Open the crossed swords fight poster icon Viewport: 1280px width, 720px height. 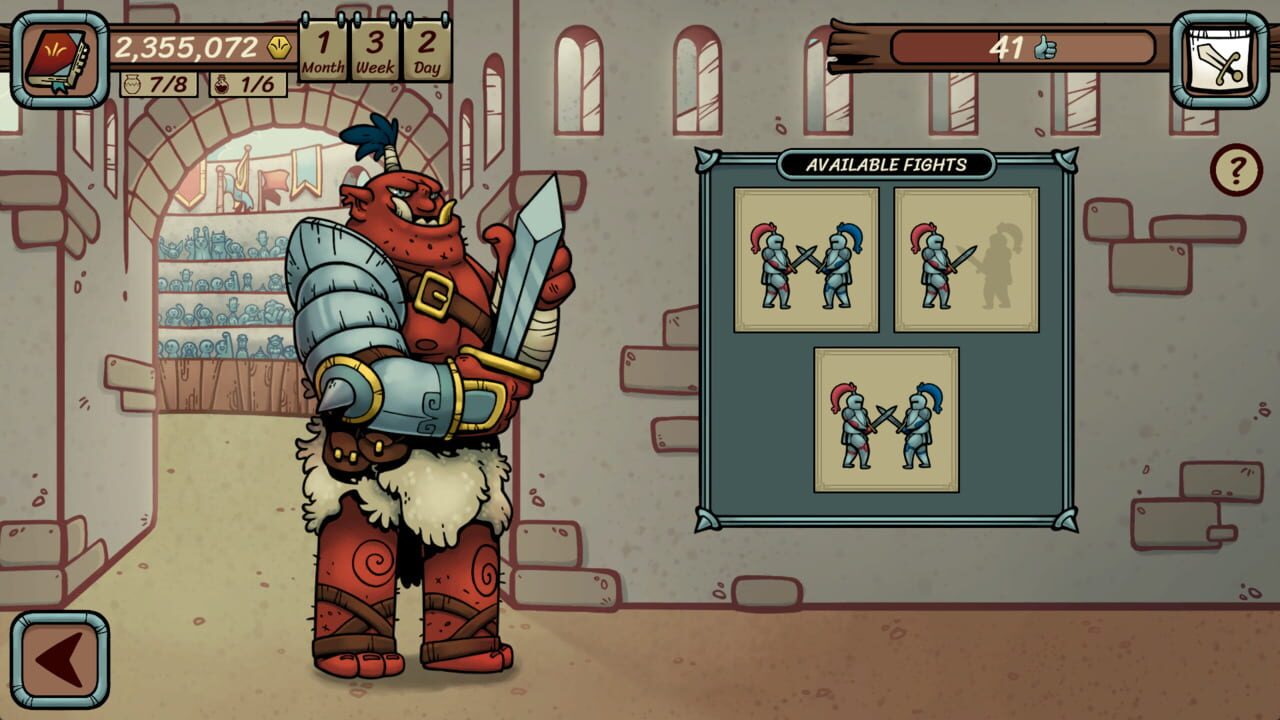coord(1216,55)
